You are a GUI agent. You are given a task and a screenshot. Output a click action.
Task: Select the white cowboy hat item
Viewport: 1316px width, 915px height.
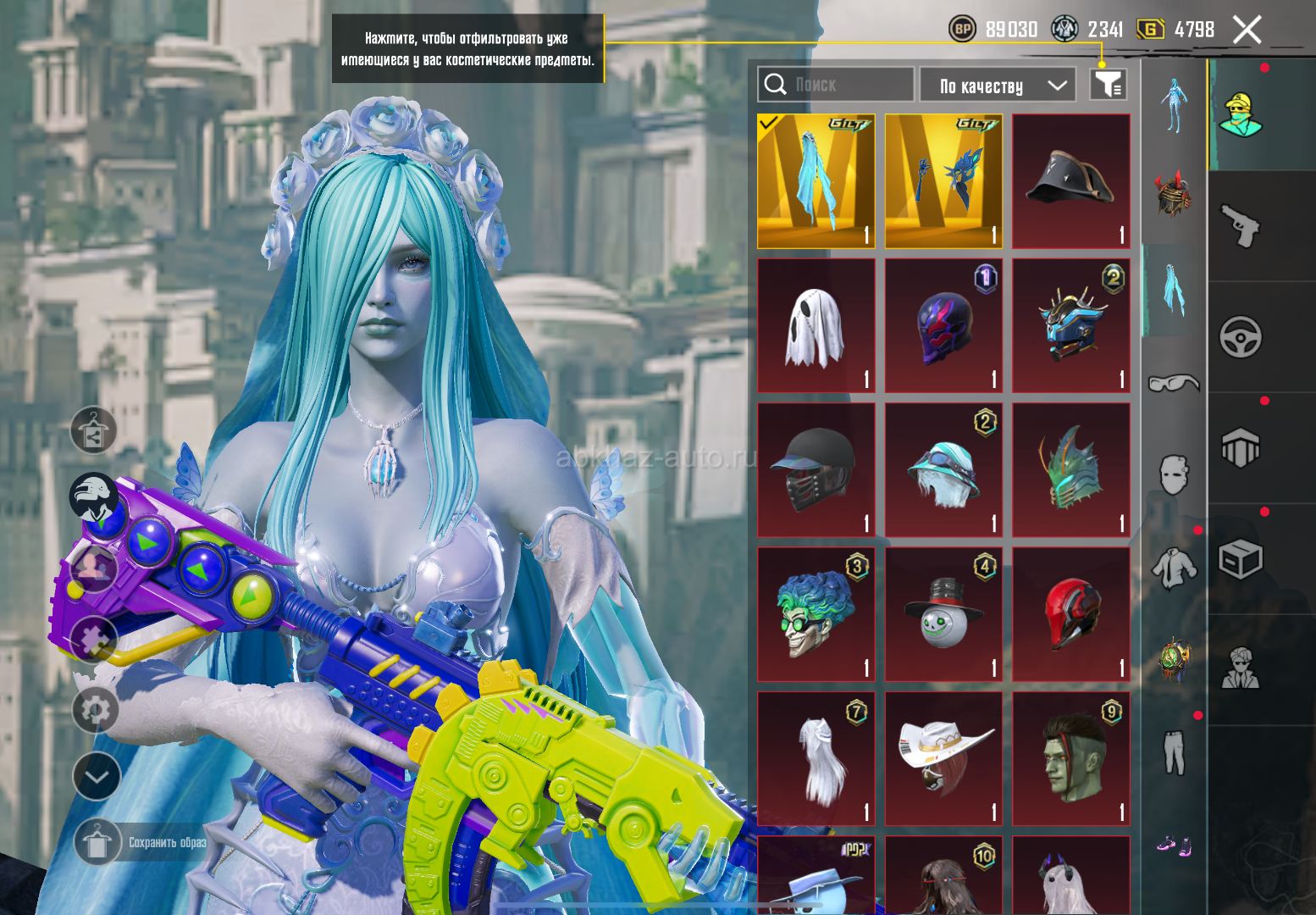click(x=943, y=758)
